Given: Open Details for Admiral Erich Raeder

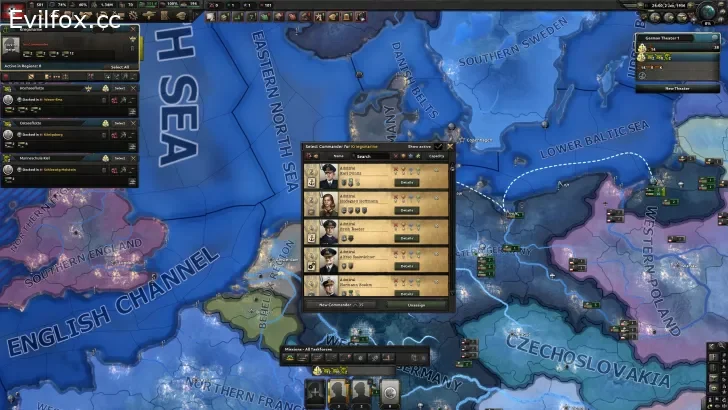Looking at the screenshot, I should pos(407,238).
